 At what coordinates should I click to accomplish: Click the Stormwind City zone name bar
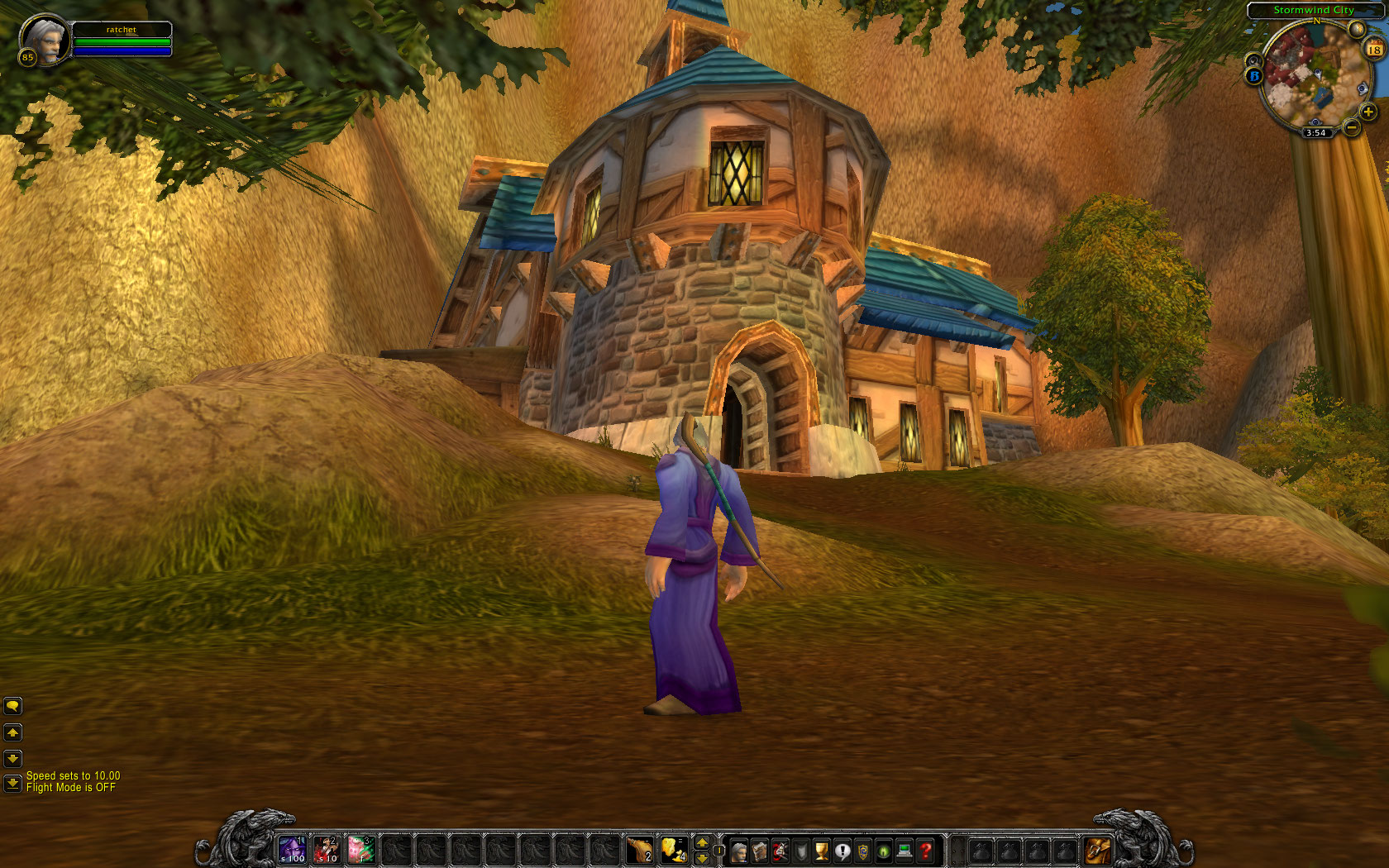(x=1313, y=10)
